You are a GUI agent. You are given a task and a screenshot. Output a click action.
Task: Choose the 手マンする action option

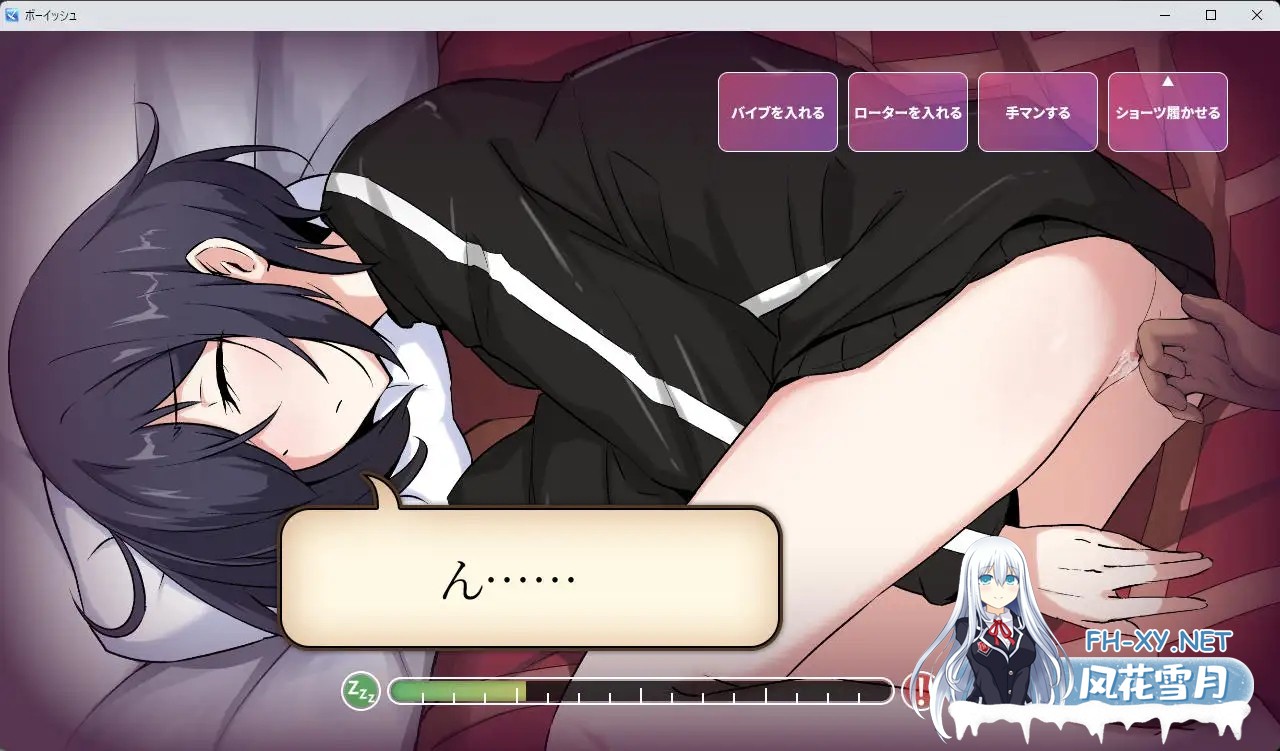click(1037, 112)
